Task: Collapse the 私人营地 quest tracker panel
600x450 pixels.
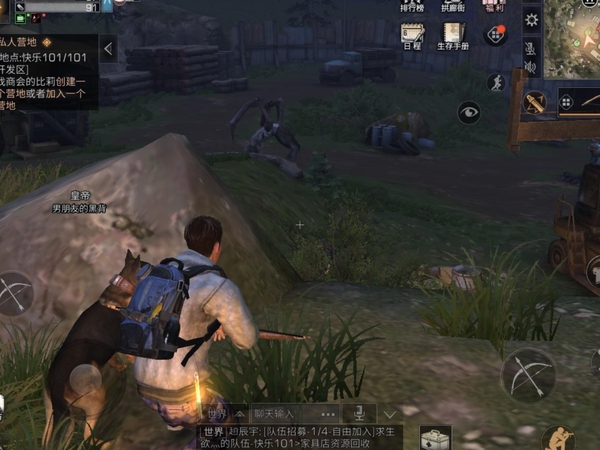Action: [x=108, y=48]
